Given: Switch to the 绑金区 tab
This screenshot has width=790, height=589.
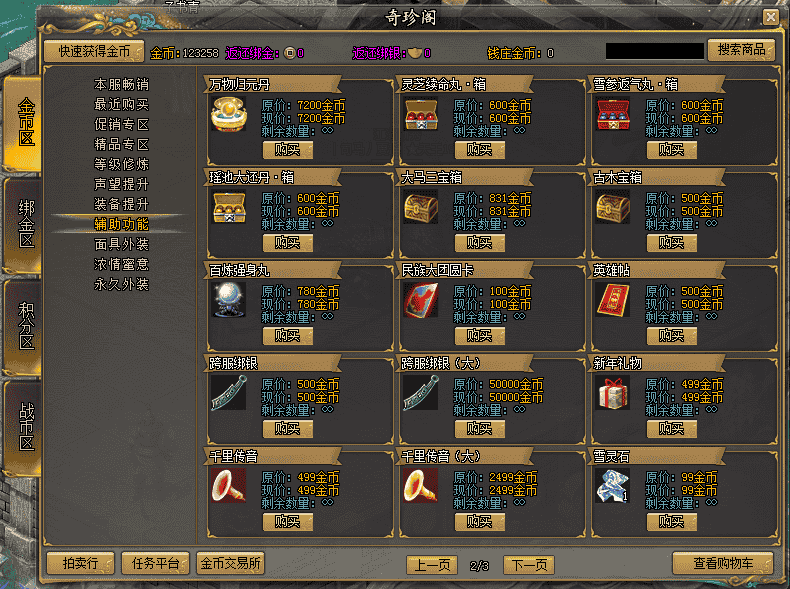Looking at the screenshot, I should point(25,225).
